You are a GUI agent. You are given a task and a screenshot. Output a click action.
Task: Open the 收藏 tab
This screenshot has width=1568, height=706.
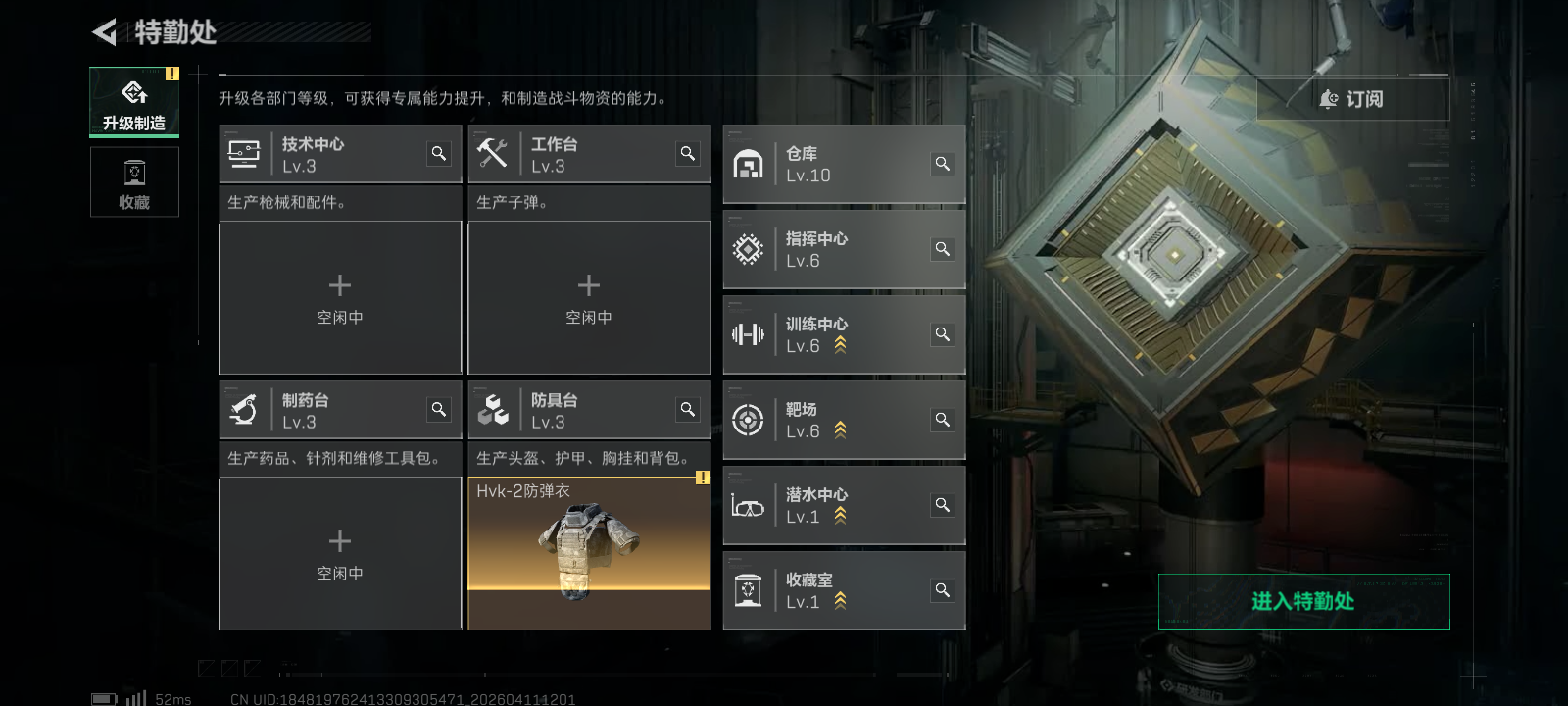click(134, 182)
